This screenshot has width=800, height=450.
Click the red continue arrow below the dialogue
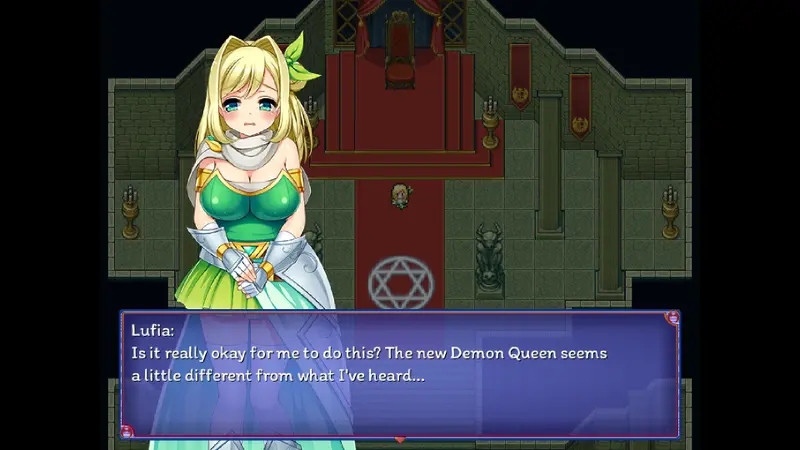pyautogui.click(x=400, y=438)
